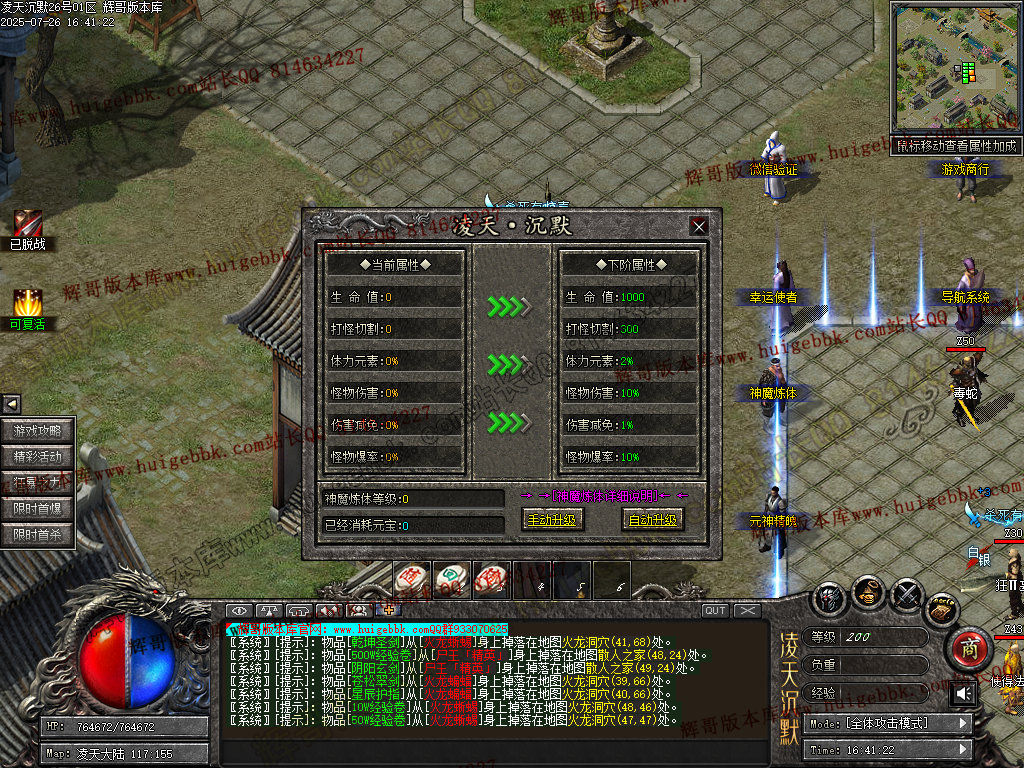Start 自动升级 auto upgrade
Viewport: 1024px width, 768px height.
coord(652,520)
